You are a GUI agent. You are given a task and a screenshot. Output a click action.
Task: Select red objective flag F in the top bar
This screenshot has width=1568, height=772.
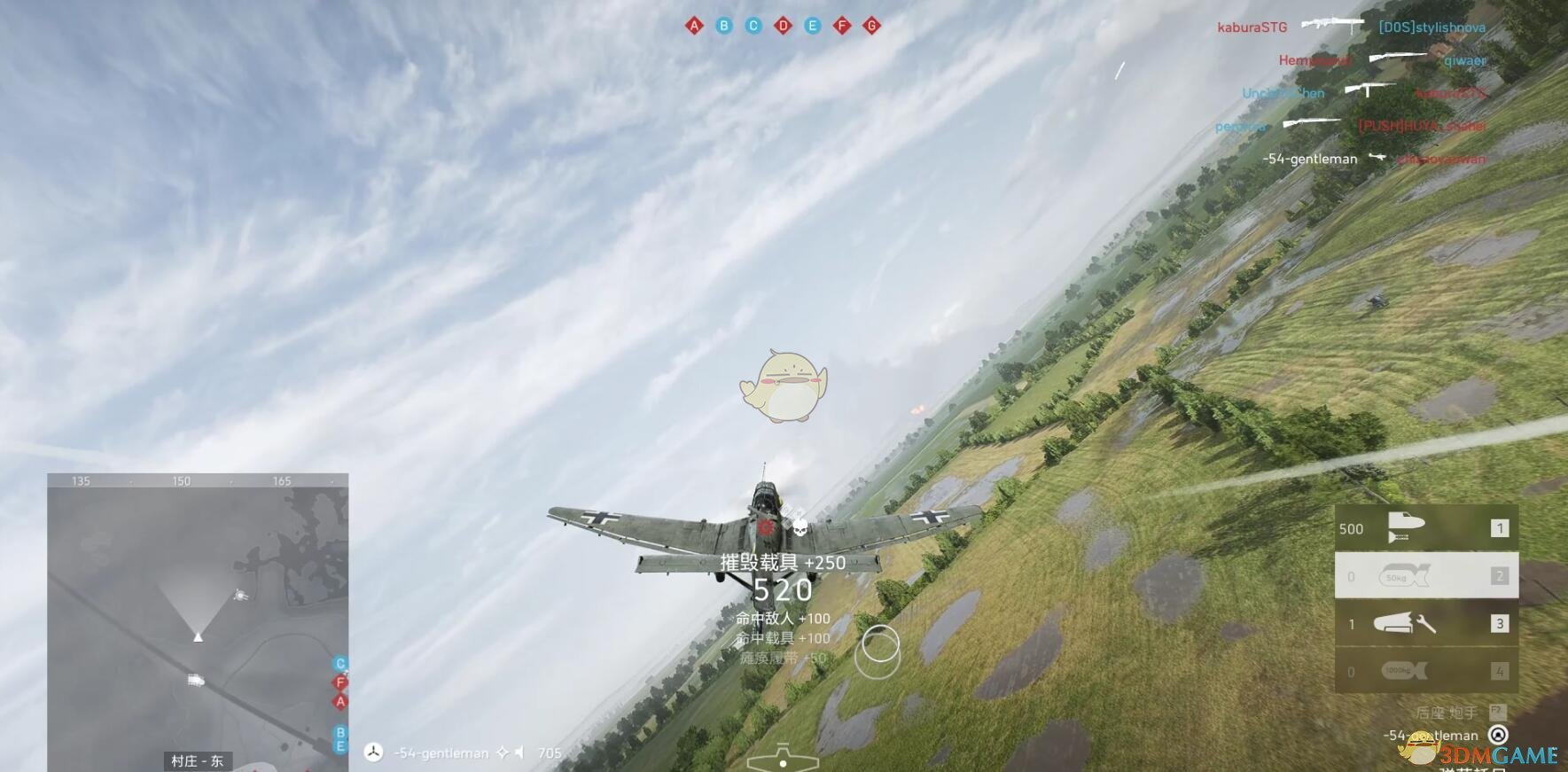[842, 26]
